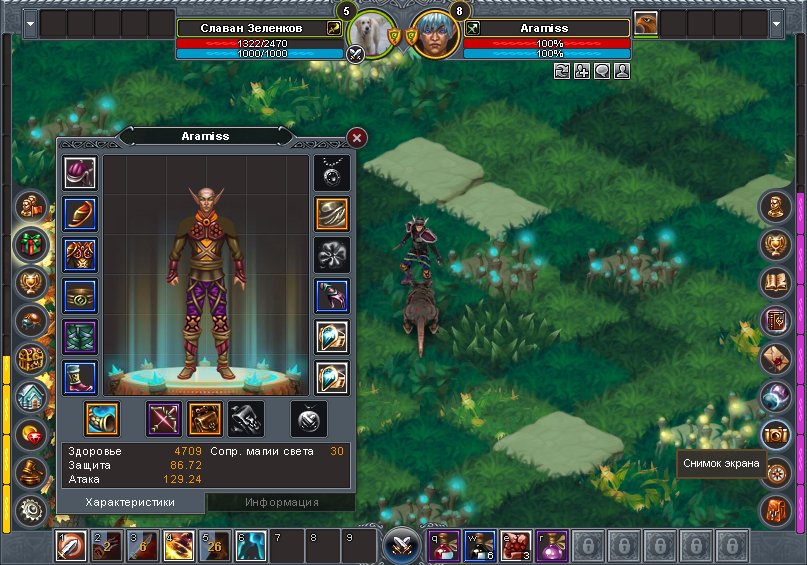The height and width of the screenshot is (565, 807).
Task: Choose the belt equipment slot
Action: [79, 296]
